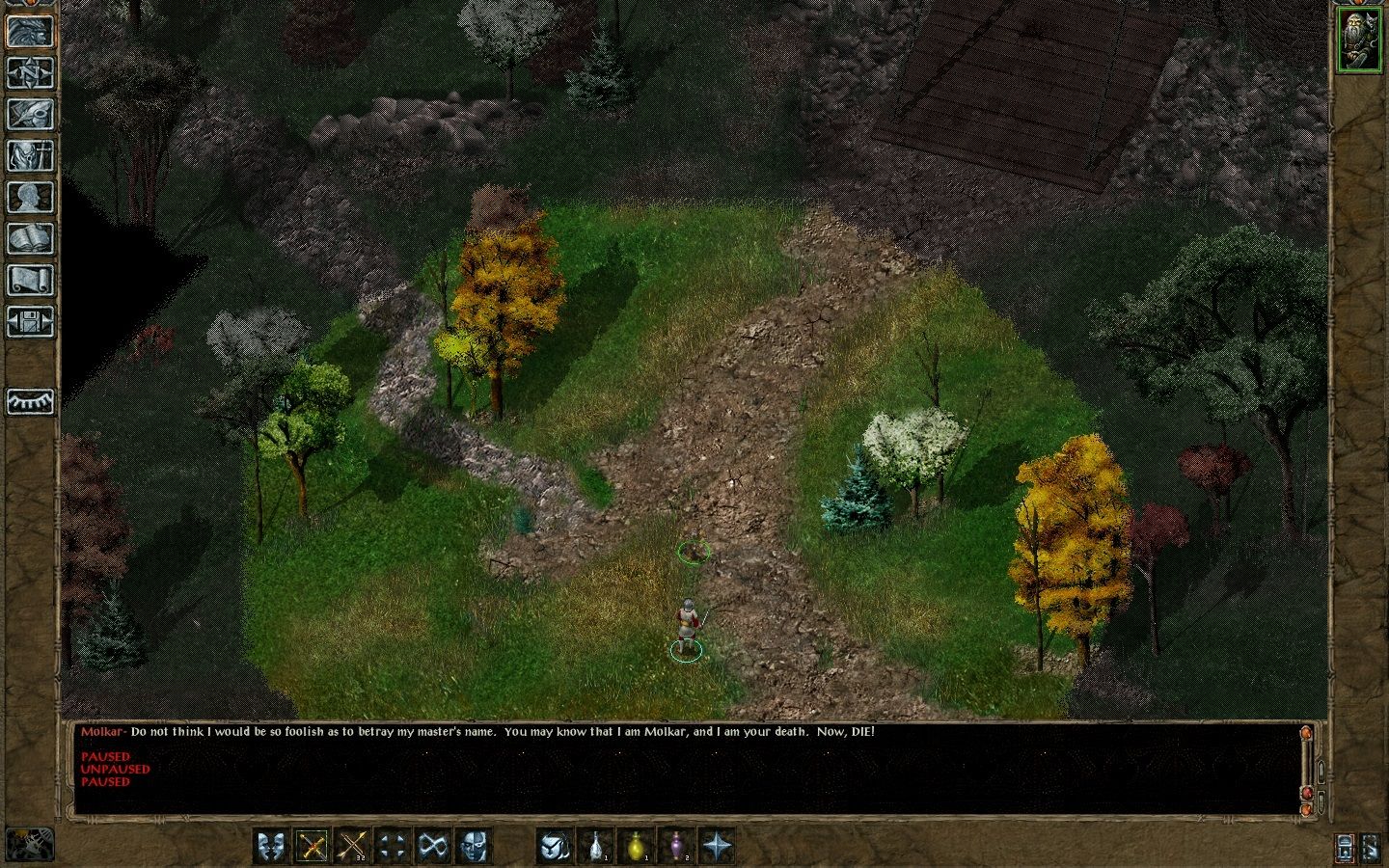
Task: Open the area map with the compass button
Action: point(30,72)
